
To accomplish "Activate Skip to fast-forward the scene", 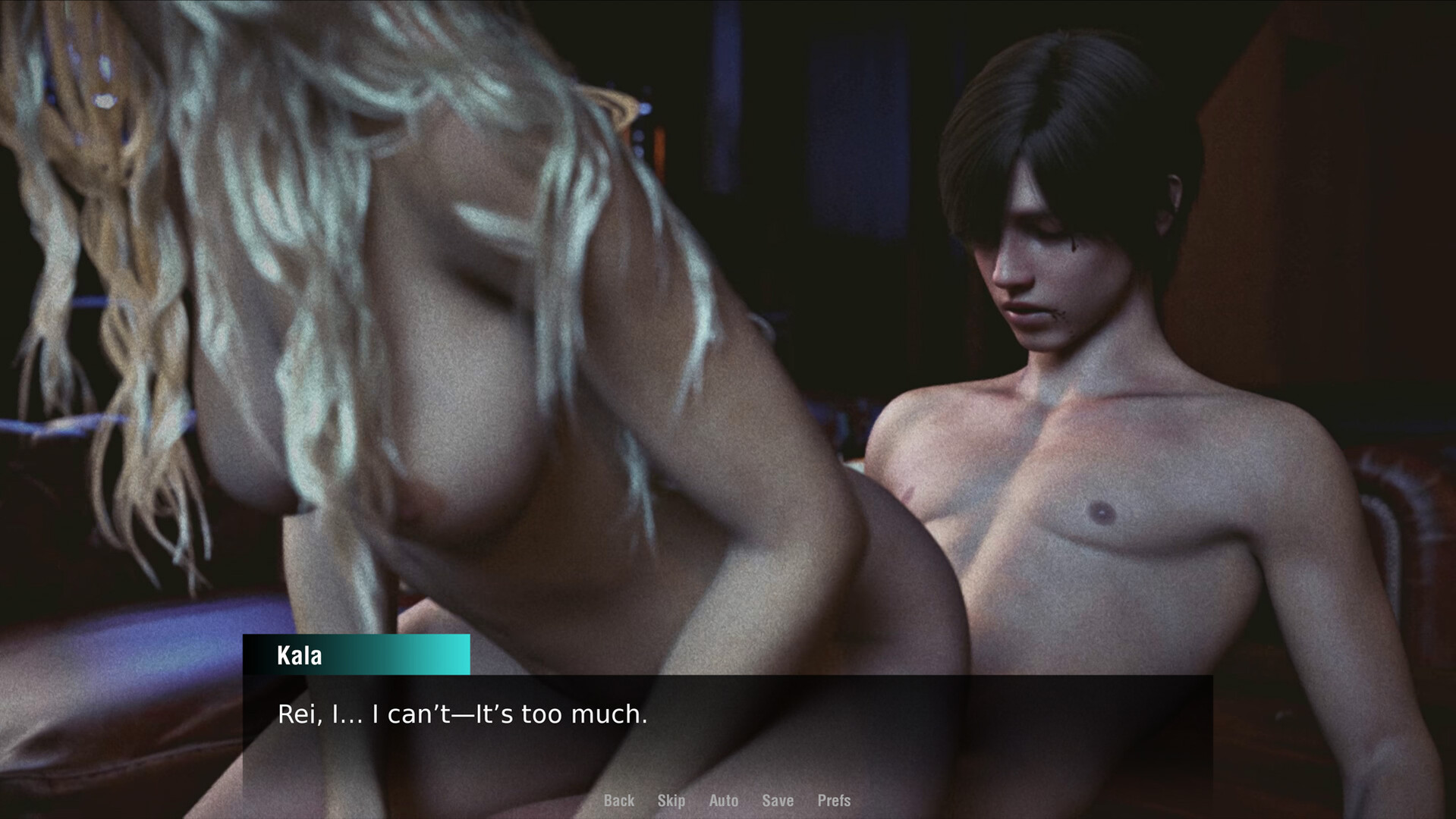I will [x=671, y=800].
